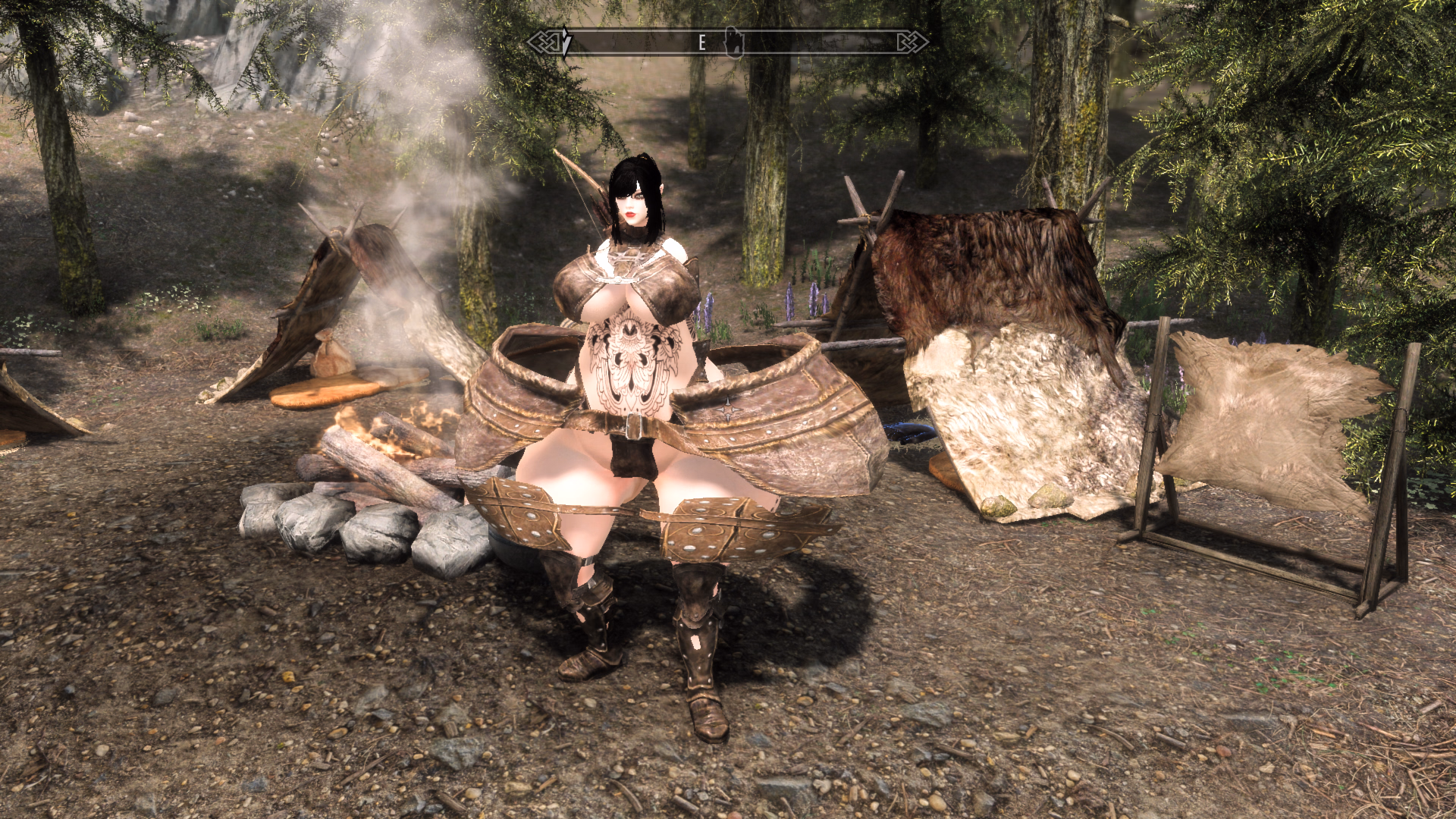
Task: Click the East letter on the compass bar
Action: (x=702, y=42)
